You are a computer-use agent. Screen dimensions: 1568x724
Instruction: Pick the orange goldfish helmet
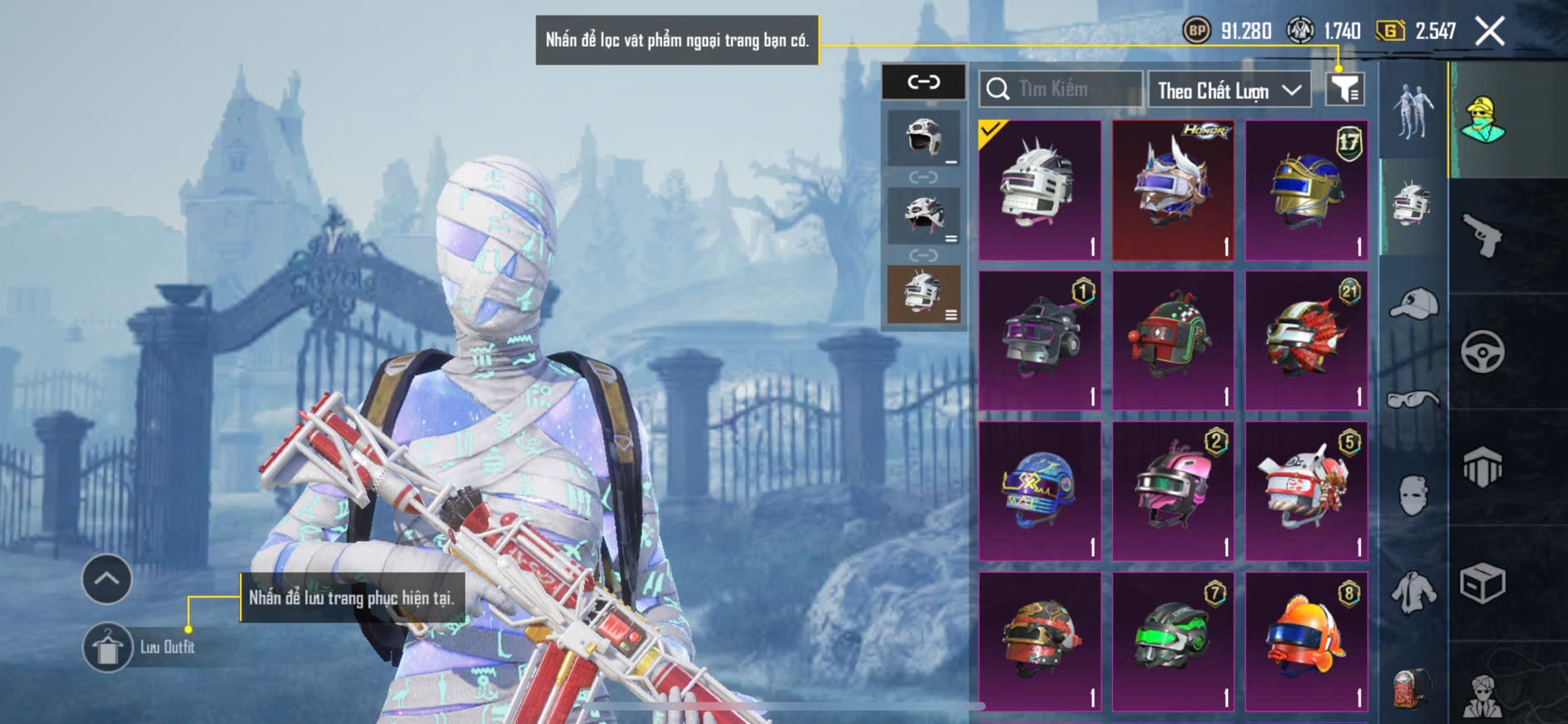pyautogui.click(x=1306, y=642)
